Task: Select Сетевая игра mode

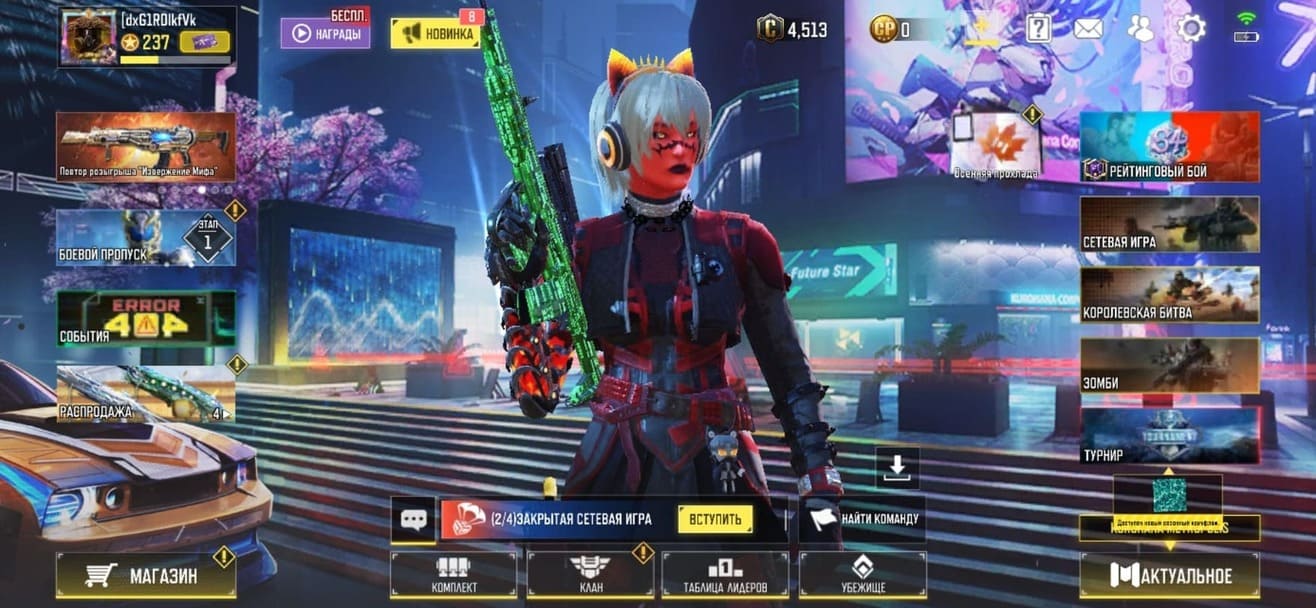Action: tap(1169, 223)
